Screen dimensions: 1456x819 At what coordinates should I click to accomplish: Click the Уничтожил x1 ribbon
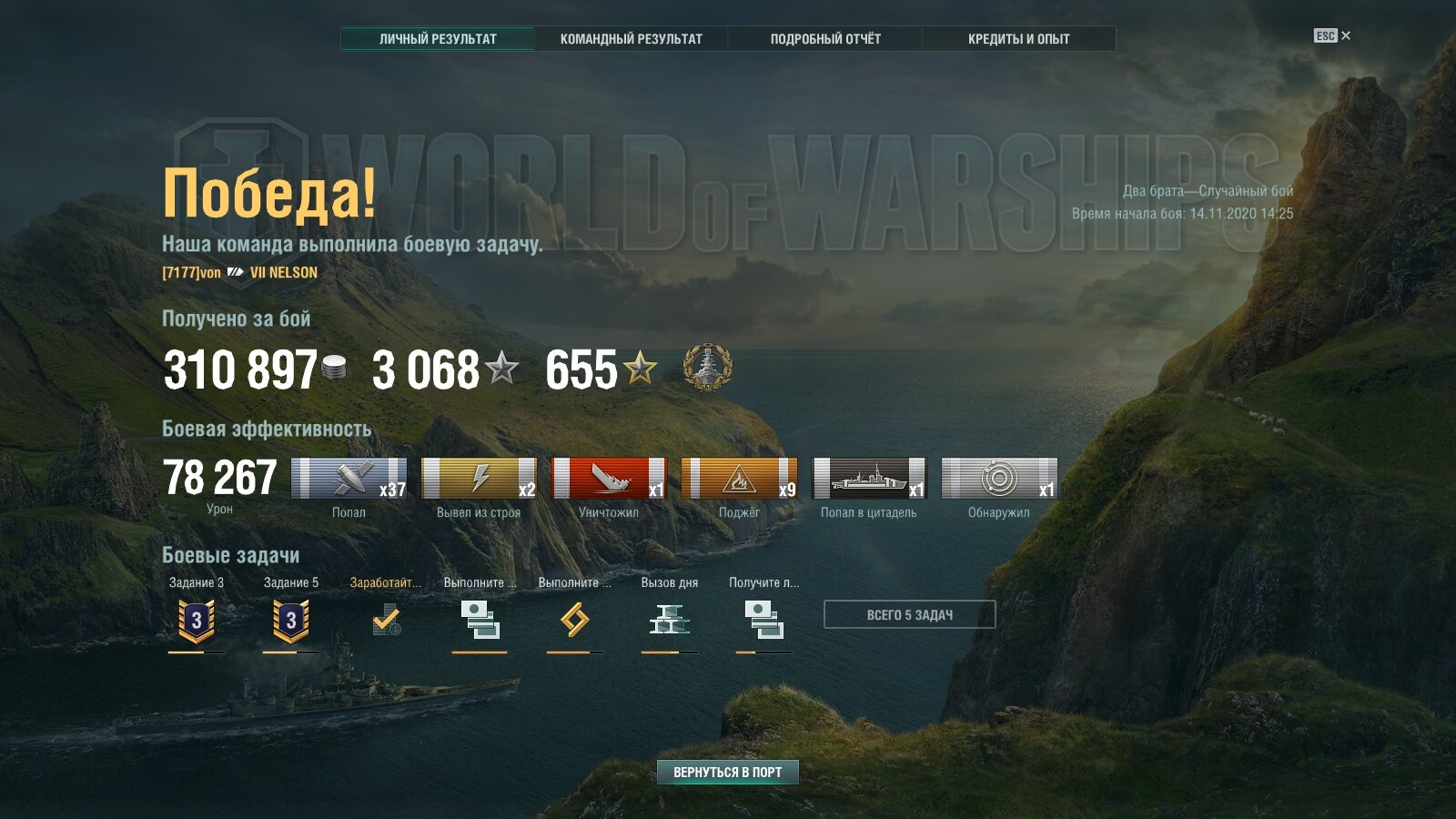point(609,479)
